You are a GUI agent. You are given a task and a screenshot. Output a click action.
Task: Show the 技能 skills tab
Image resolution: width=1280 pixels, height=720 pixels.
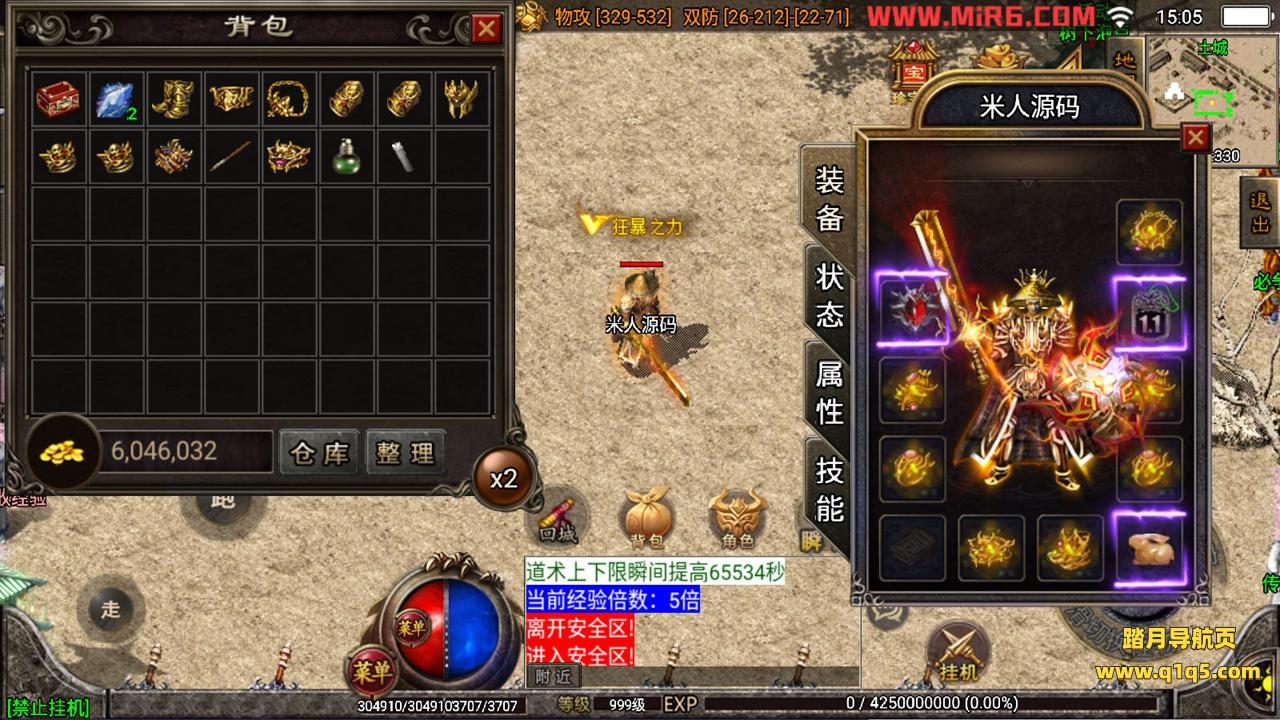coord(830,489)
